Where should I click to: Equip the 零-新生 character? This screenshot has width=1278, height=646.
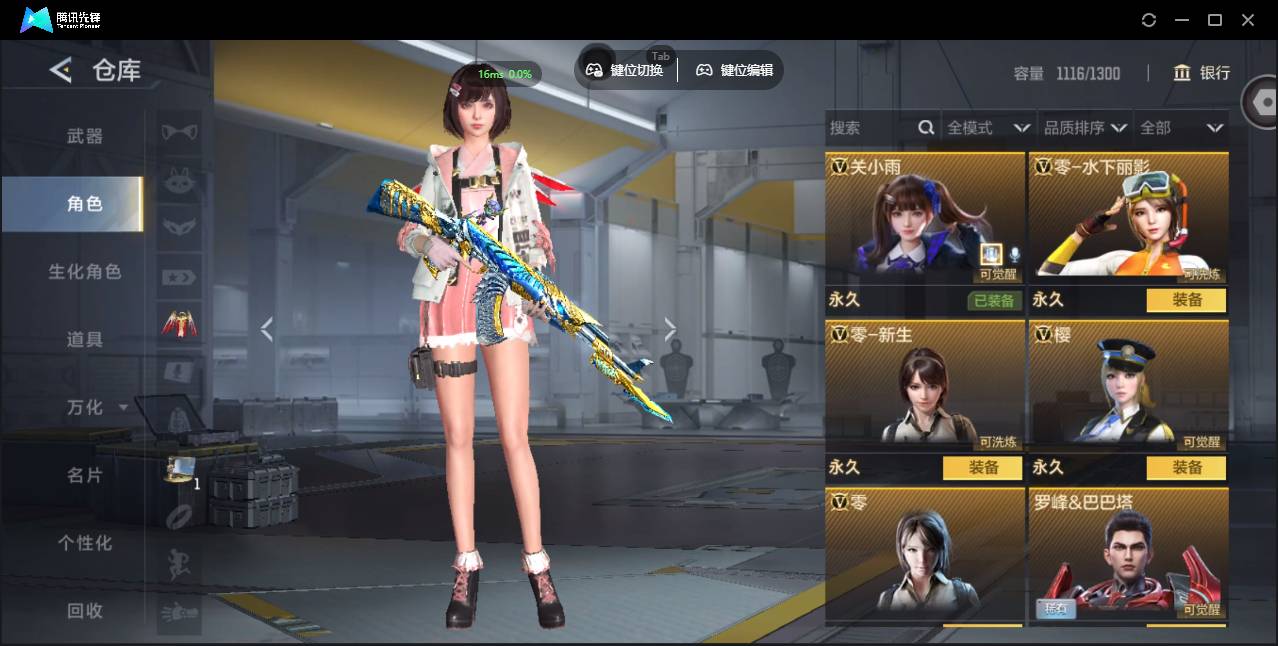(x=982, y=467)
